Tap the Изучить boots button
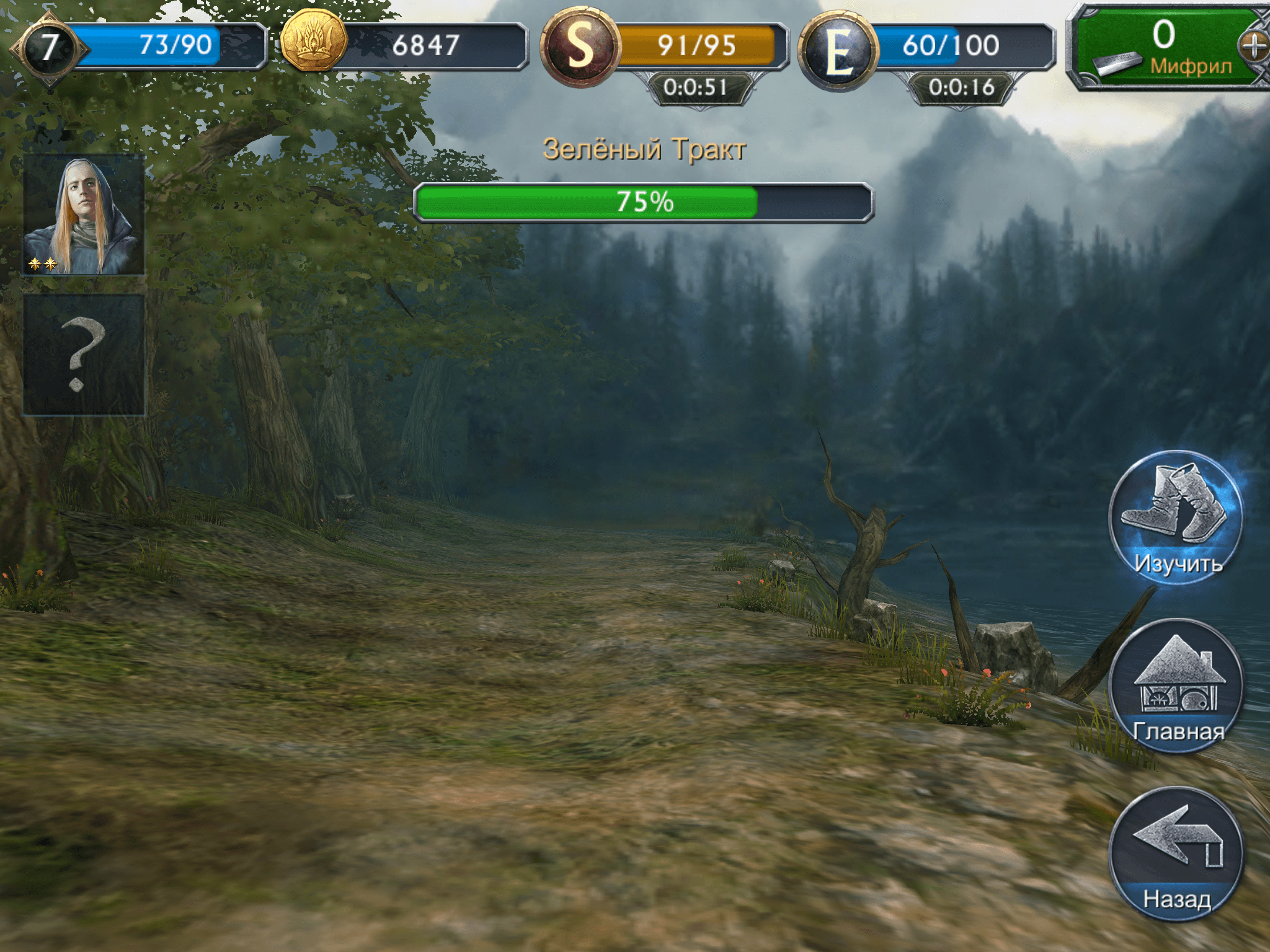This screenshot has height=952, width=1270. (x=1175, y=517)
